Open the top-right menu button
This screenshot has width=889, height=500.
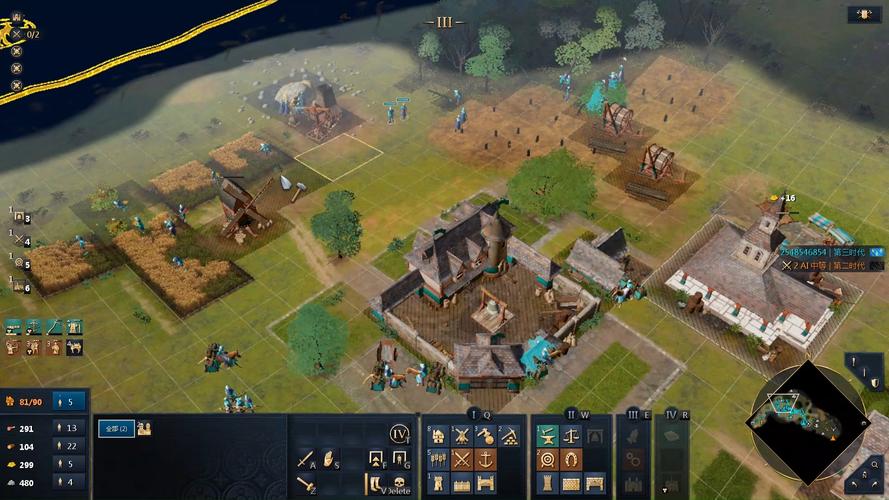tap(863, 14)
